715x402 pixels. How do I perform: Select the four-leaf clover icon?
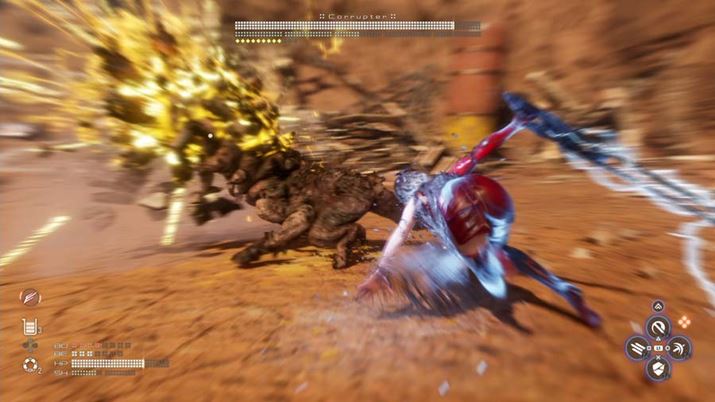(30, 347)
